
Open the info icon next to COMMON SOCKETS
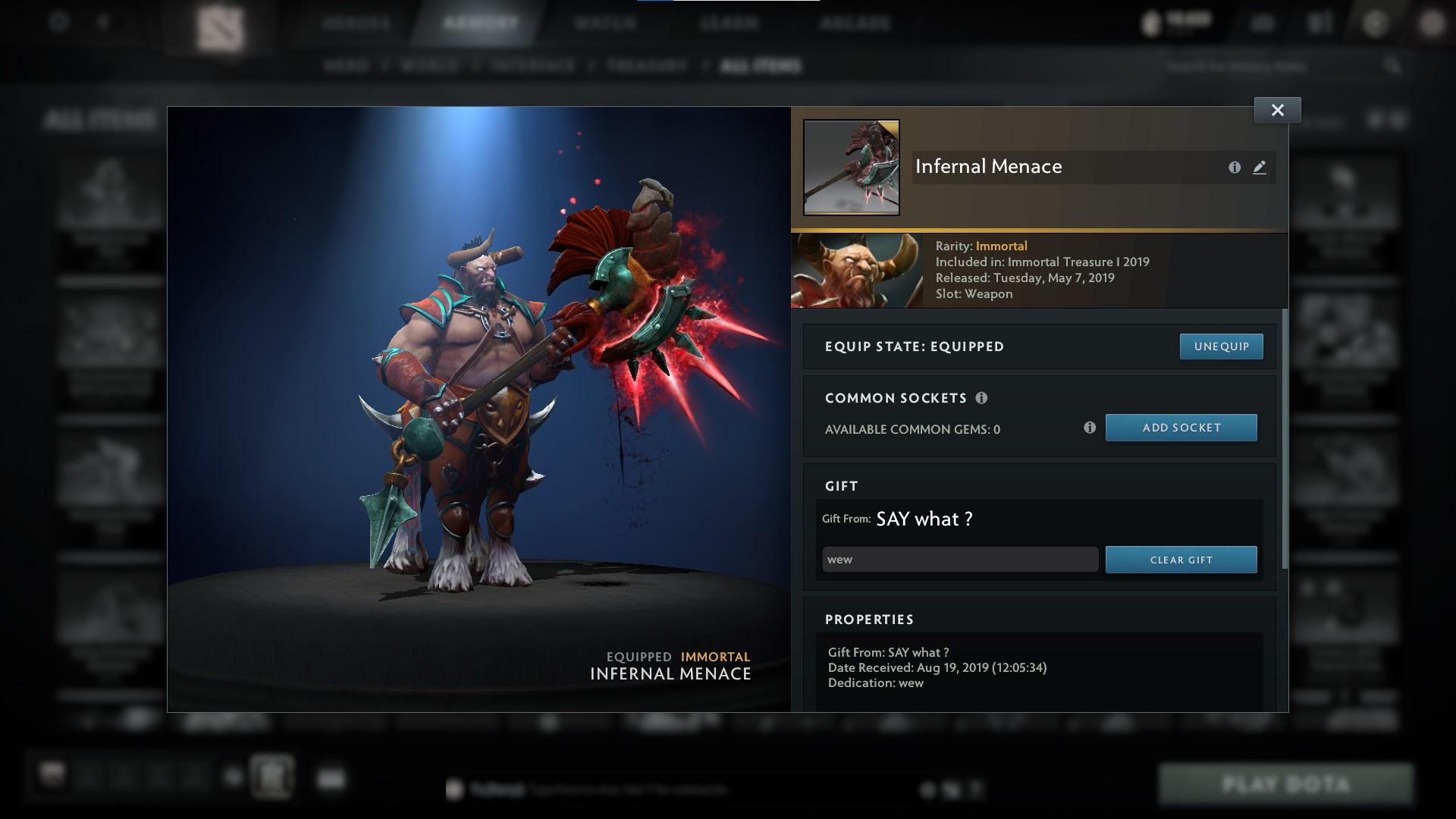coord(983,397)
